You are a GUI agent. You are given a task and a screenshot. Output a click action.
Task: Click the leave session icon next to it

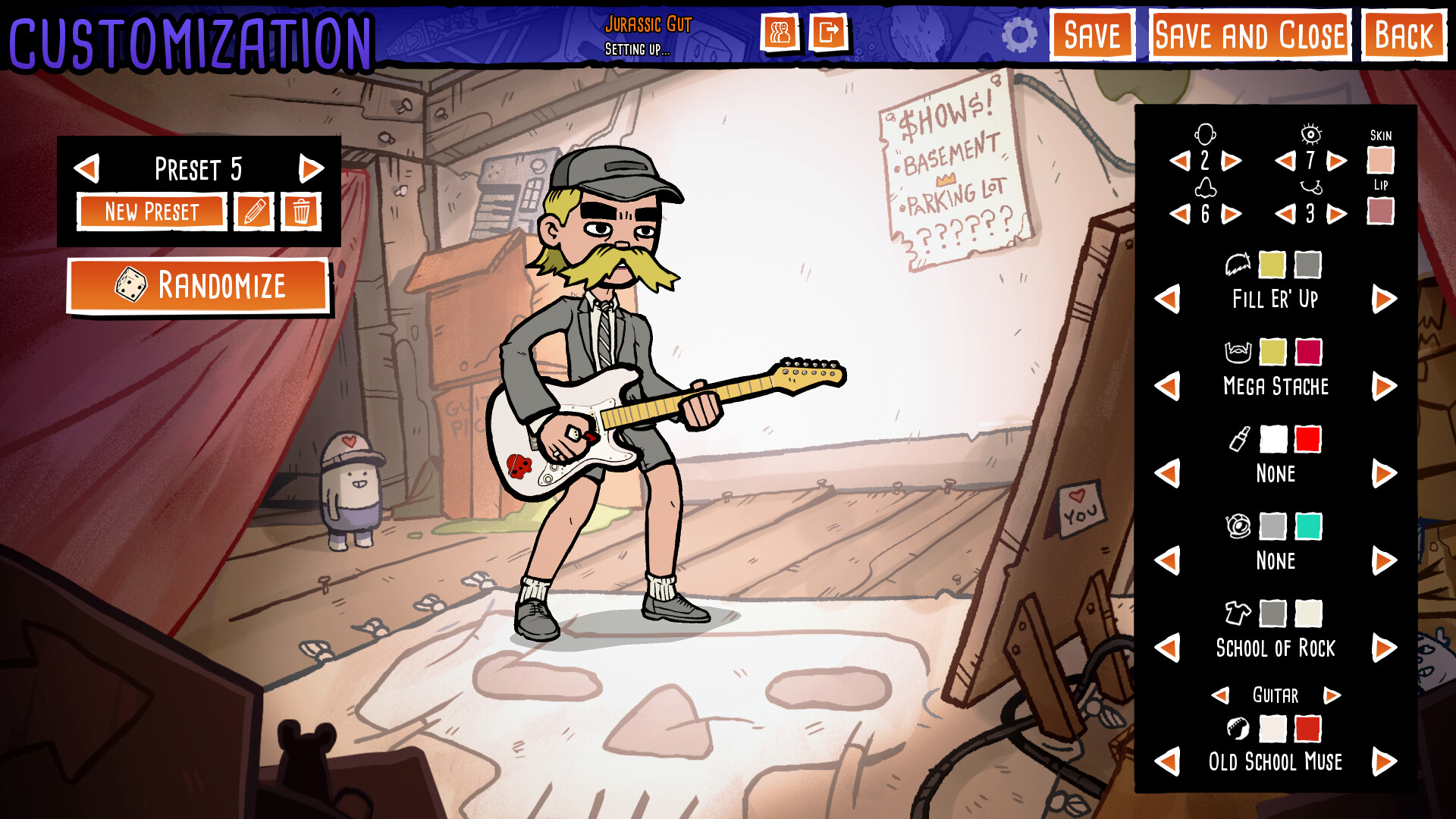click(828, 33)
